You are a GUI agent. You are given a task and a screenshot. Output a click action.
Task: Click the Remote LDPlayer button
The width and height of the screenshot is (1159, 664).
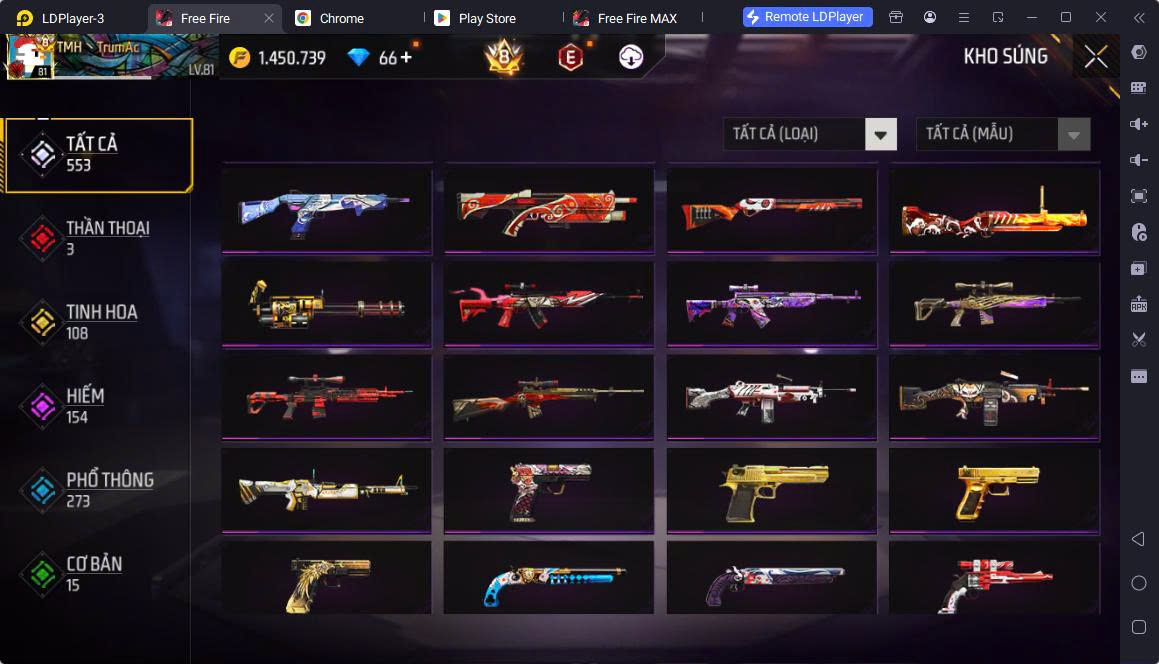[808, 17]
